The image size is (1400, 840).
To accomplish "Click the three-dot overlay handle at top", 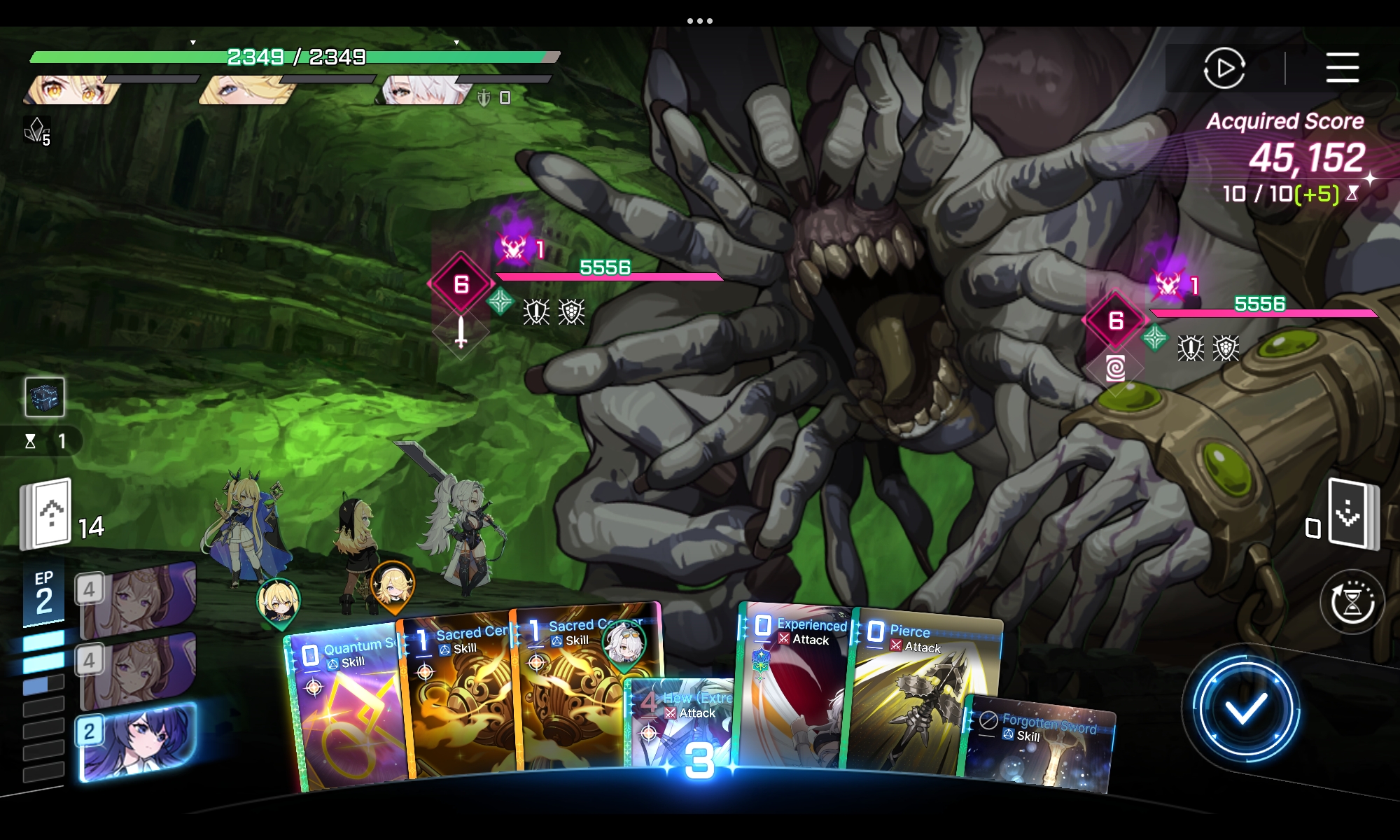I will pyautogui.click(x=700, y=21).
